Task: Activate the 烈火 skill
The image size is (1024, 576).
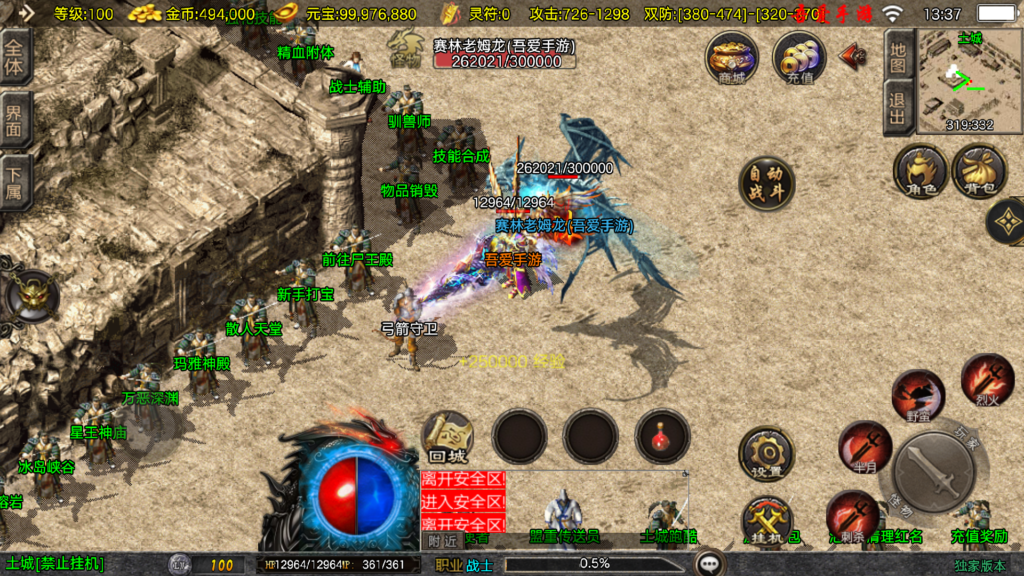Action: click(x=987, y=379)
